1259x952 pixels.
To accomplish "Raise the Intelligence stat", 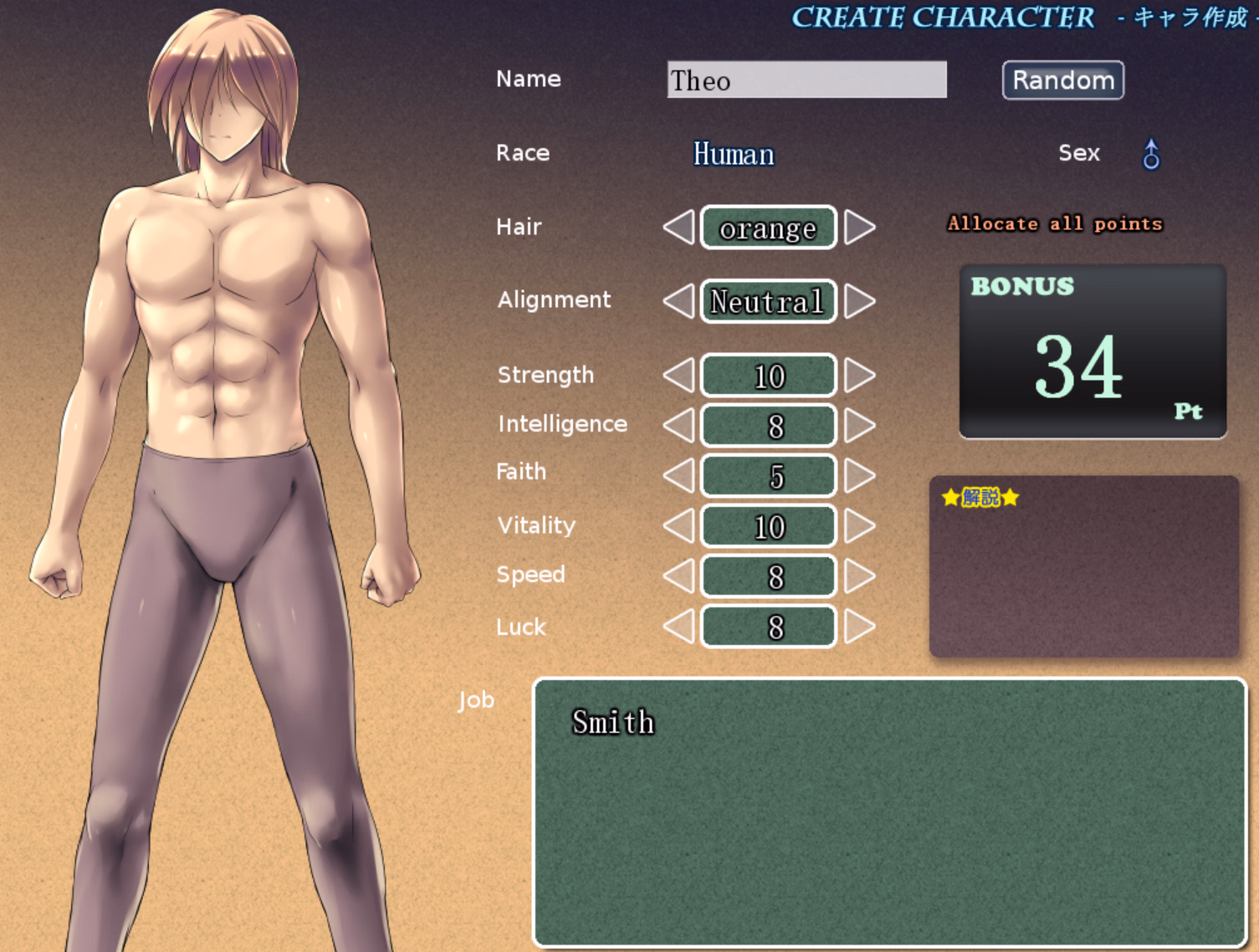I will pyautogui.click(x=860, y=426).
